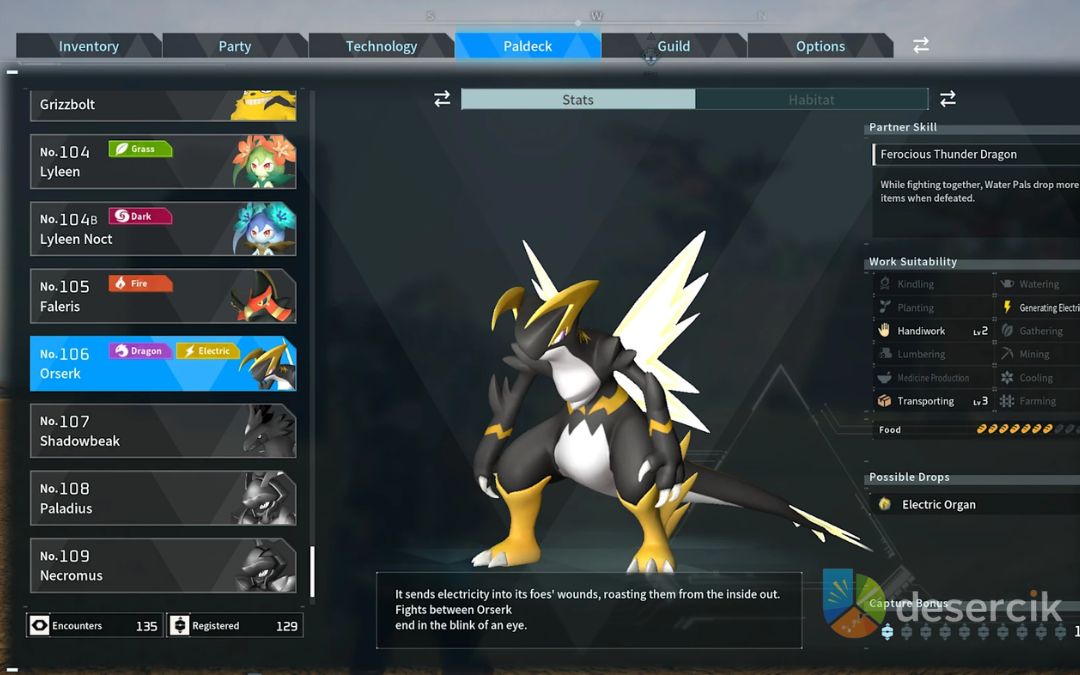The image size is (1080, 675).
Task: Click the swap arrows left of Stats
Action: click(441, 99)
